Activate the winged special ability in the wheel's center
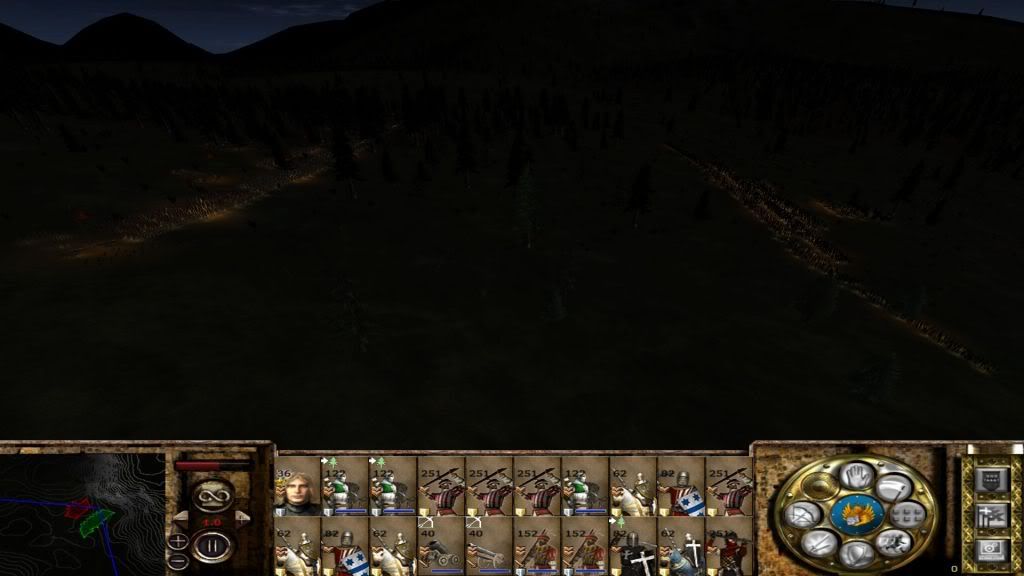Screen dimensions: 1024x576 856,514
